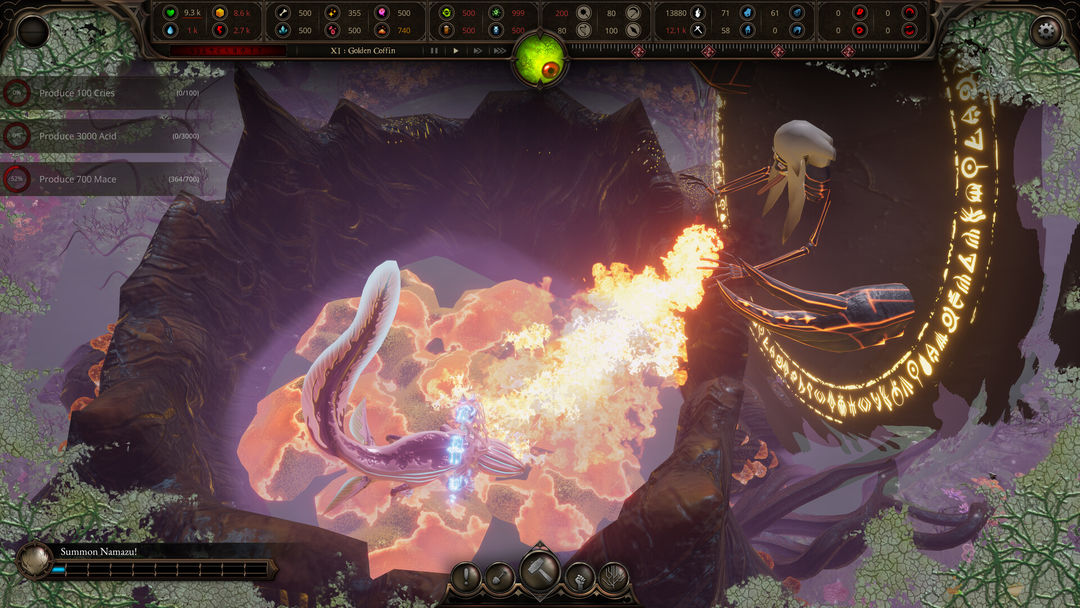Click the round button in the top-left corner
This screenshot has height=608, width=1080.
[x=33, y=31]
